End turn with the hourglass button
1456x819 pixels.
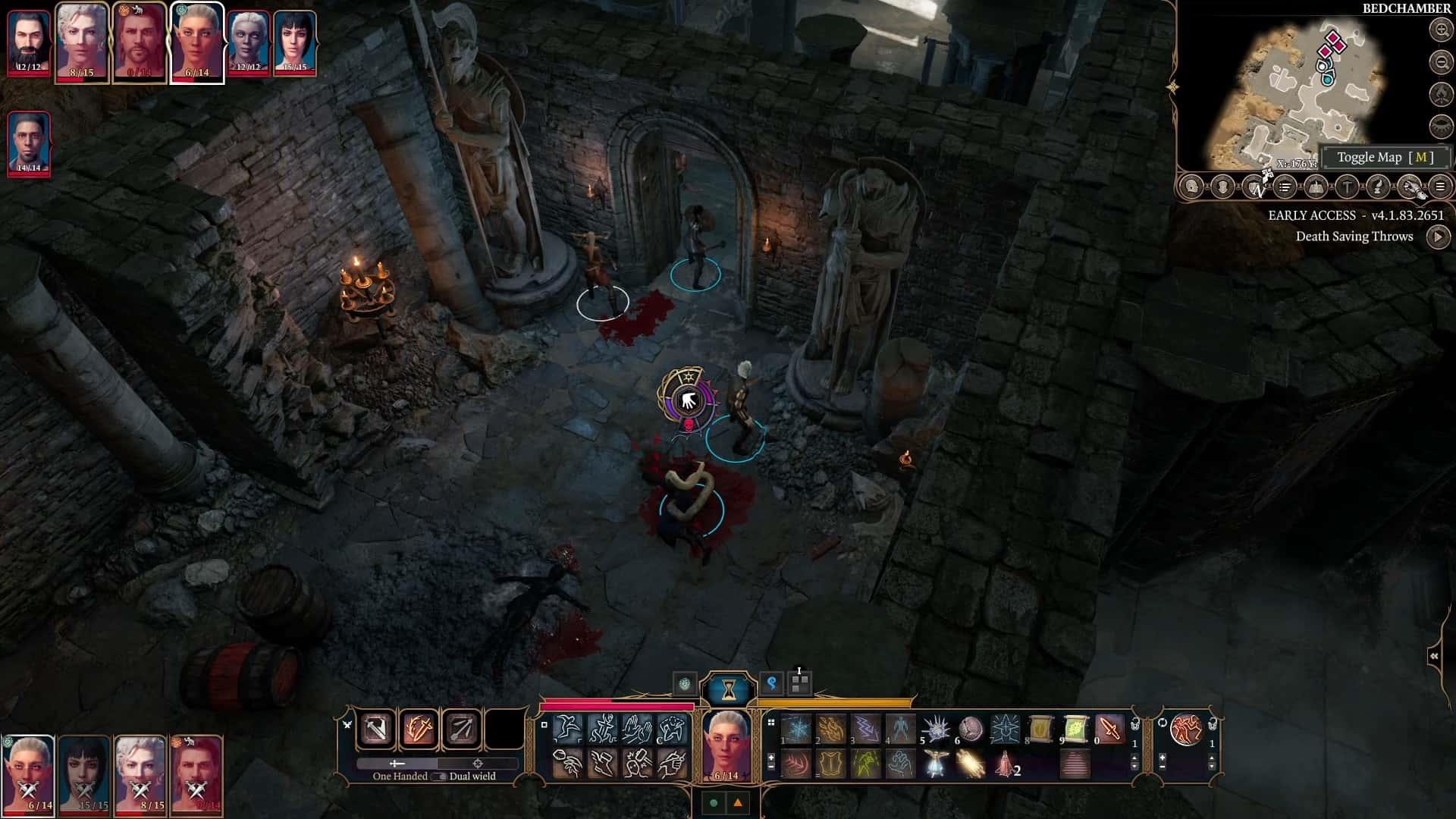pyautogui.click(x=728, y=689)
